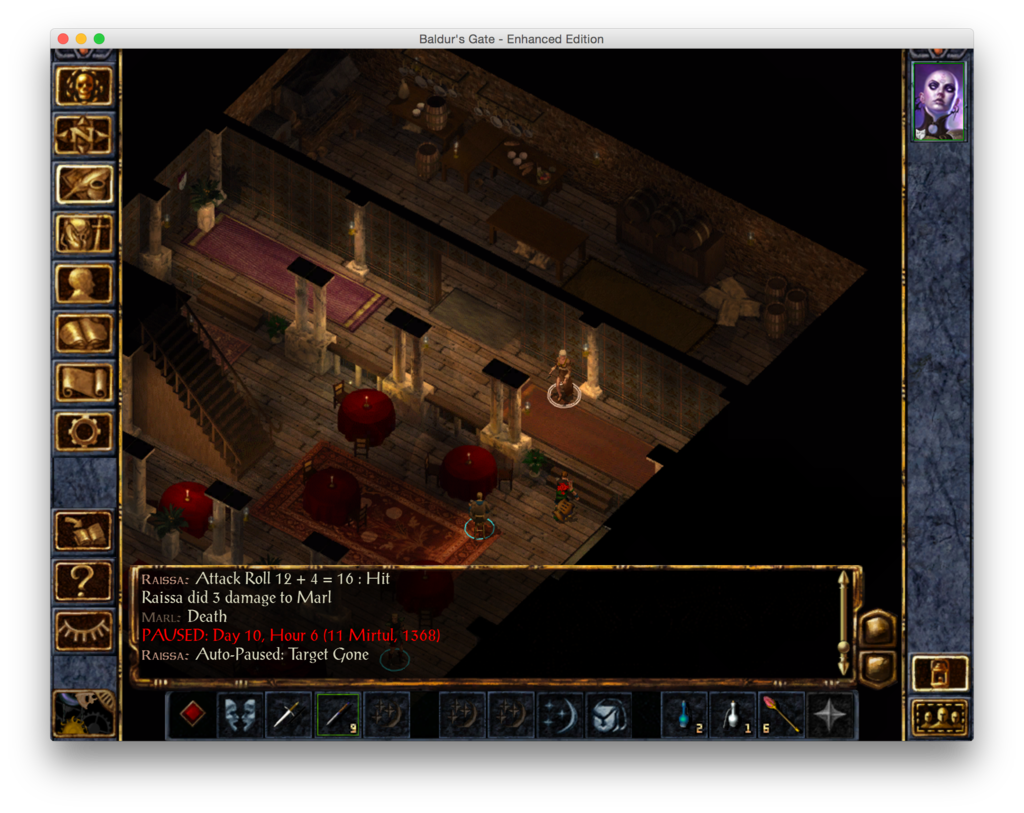
Task: Click the quick save book button
Action: click(x=84, y=531)
